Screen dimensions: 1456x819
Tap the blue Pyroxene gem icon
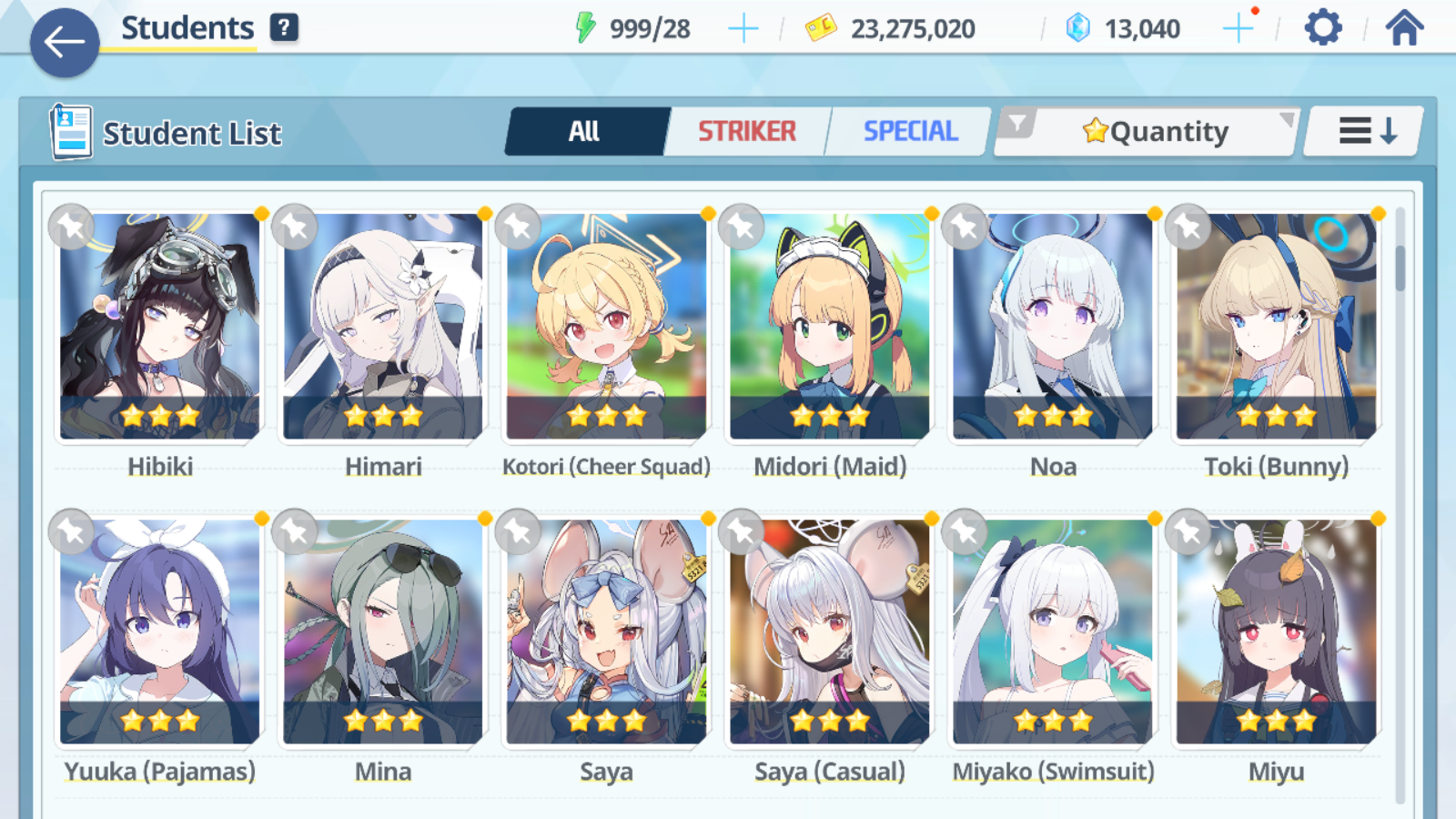[x=1079, y=26]
